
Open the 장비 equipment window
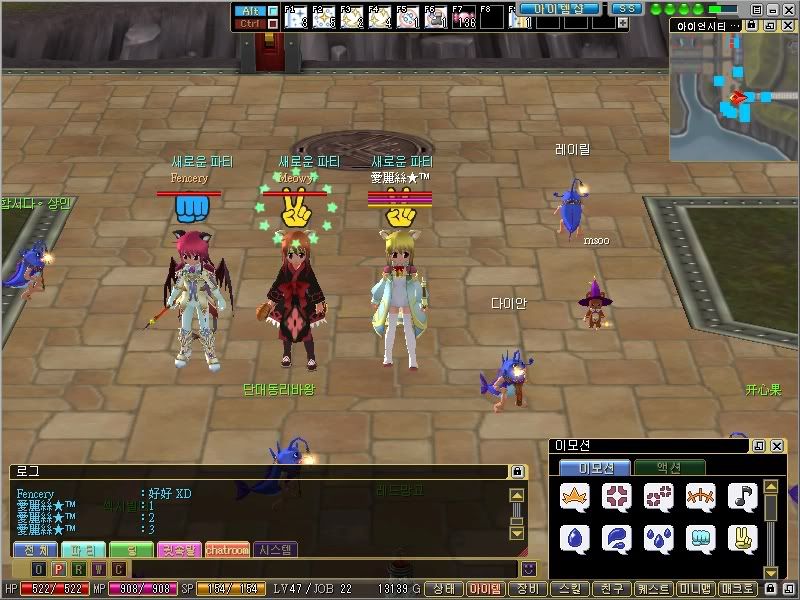point(527,590)
